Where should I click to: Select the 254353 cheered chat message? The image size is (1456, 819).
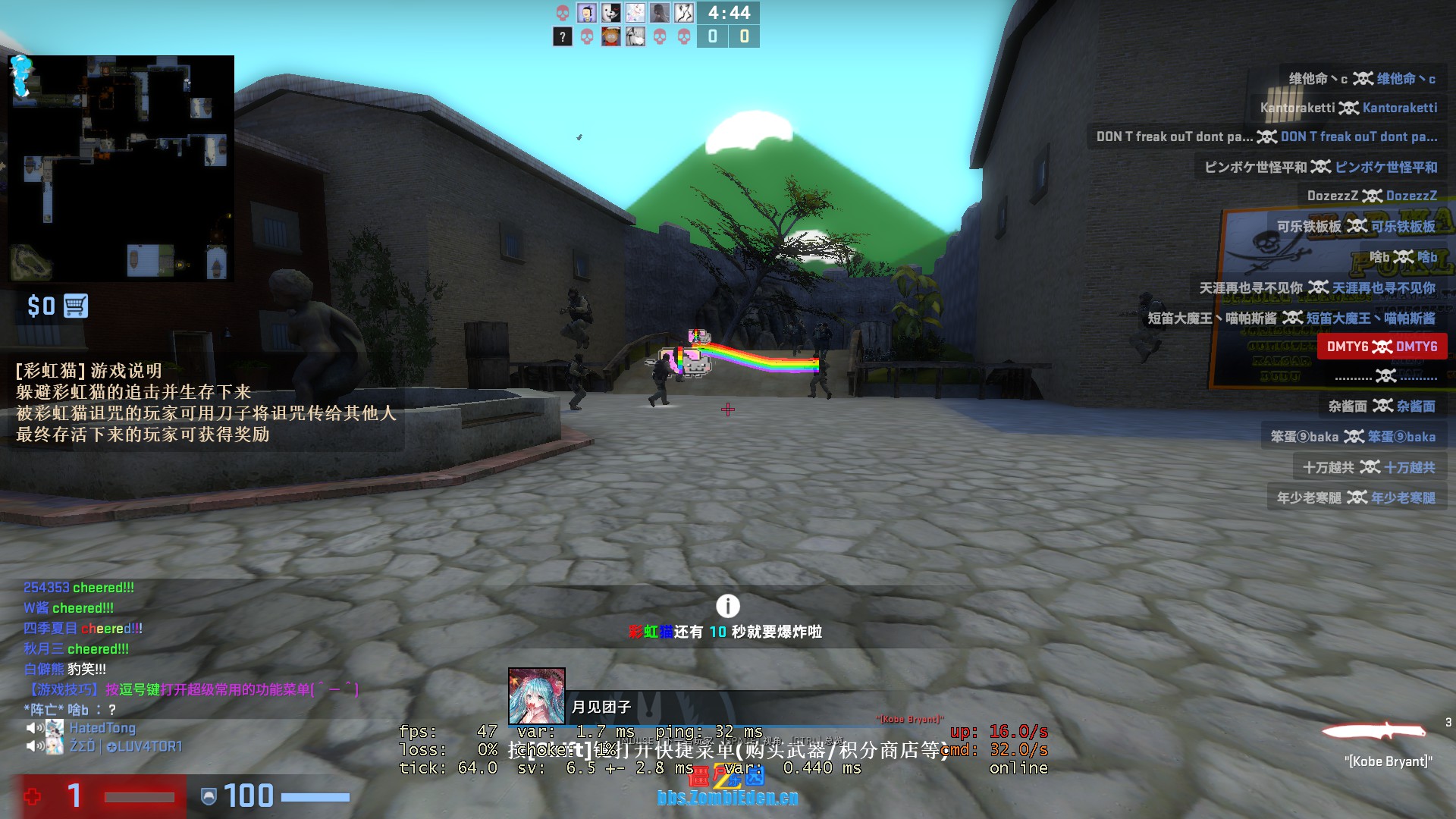point(79,588)
